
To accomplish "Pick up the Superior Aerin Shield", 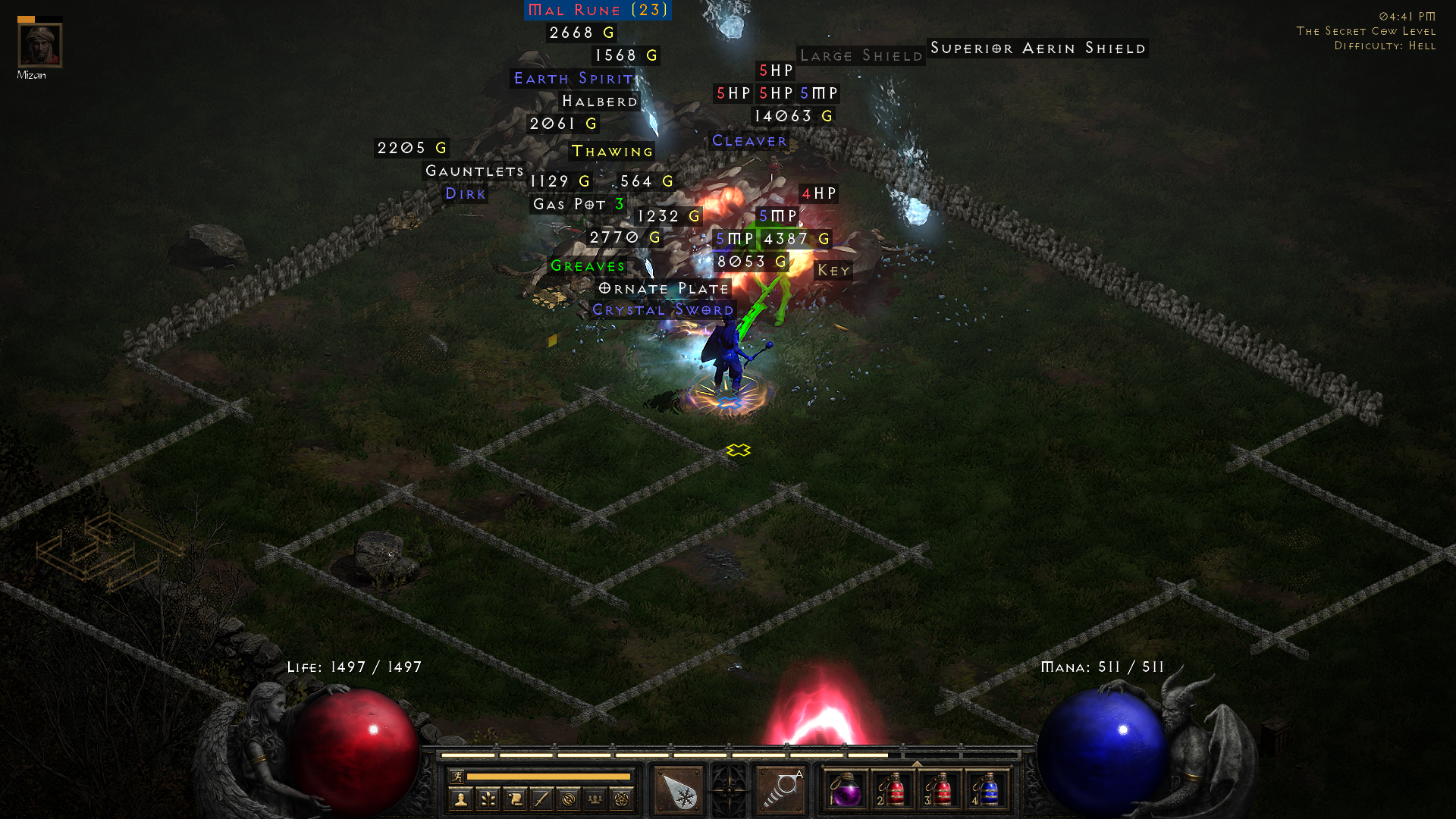I will [x=1038, y=48].
